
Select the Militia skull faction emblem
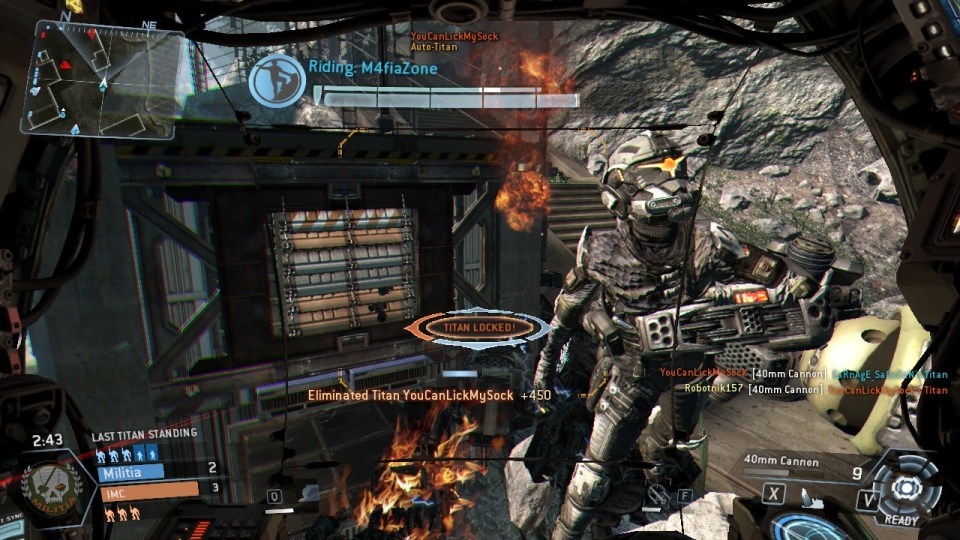pyautogui.click(x=50, y=489)
